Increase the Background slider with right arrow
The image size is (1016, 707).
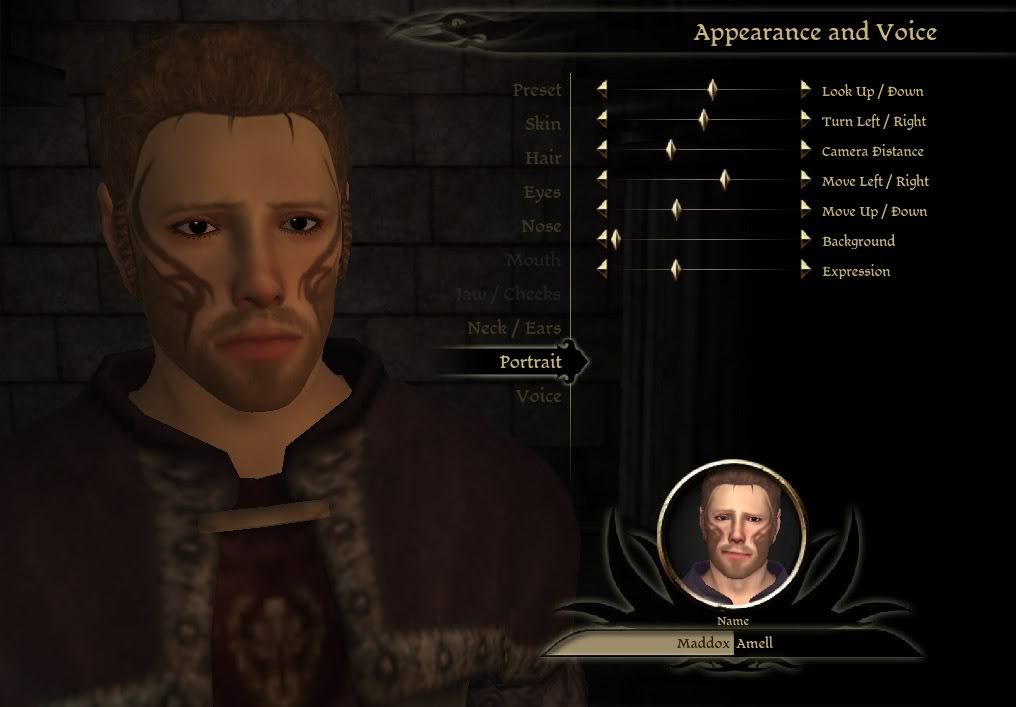(806, 240)
